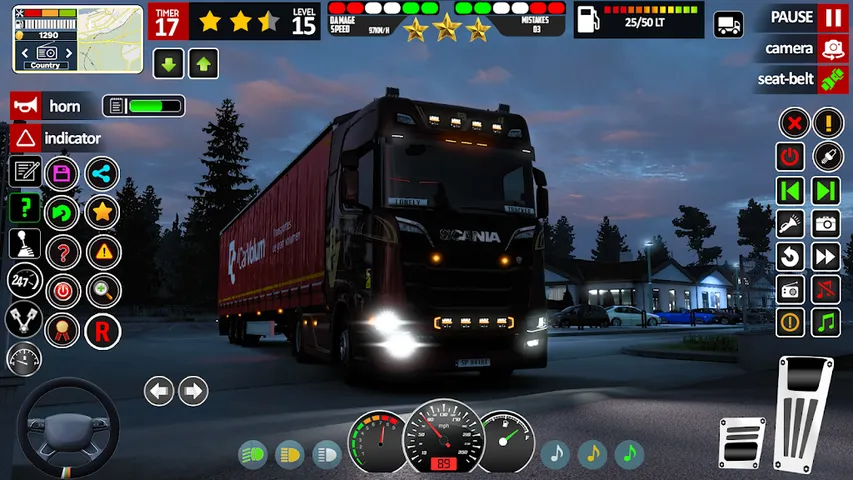Tap the purple save disk icon
Viewport: 853px width, 480px height.
point(62,173)
